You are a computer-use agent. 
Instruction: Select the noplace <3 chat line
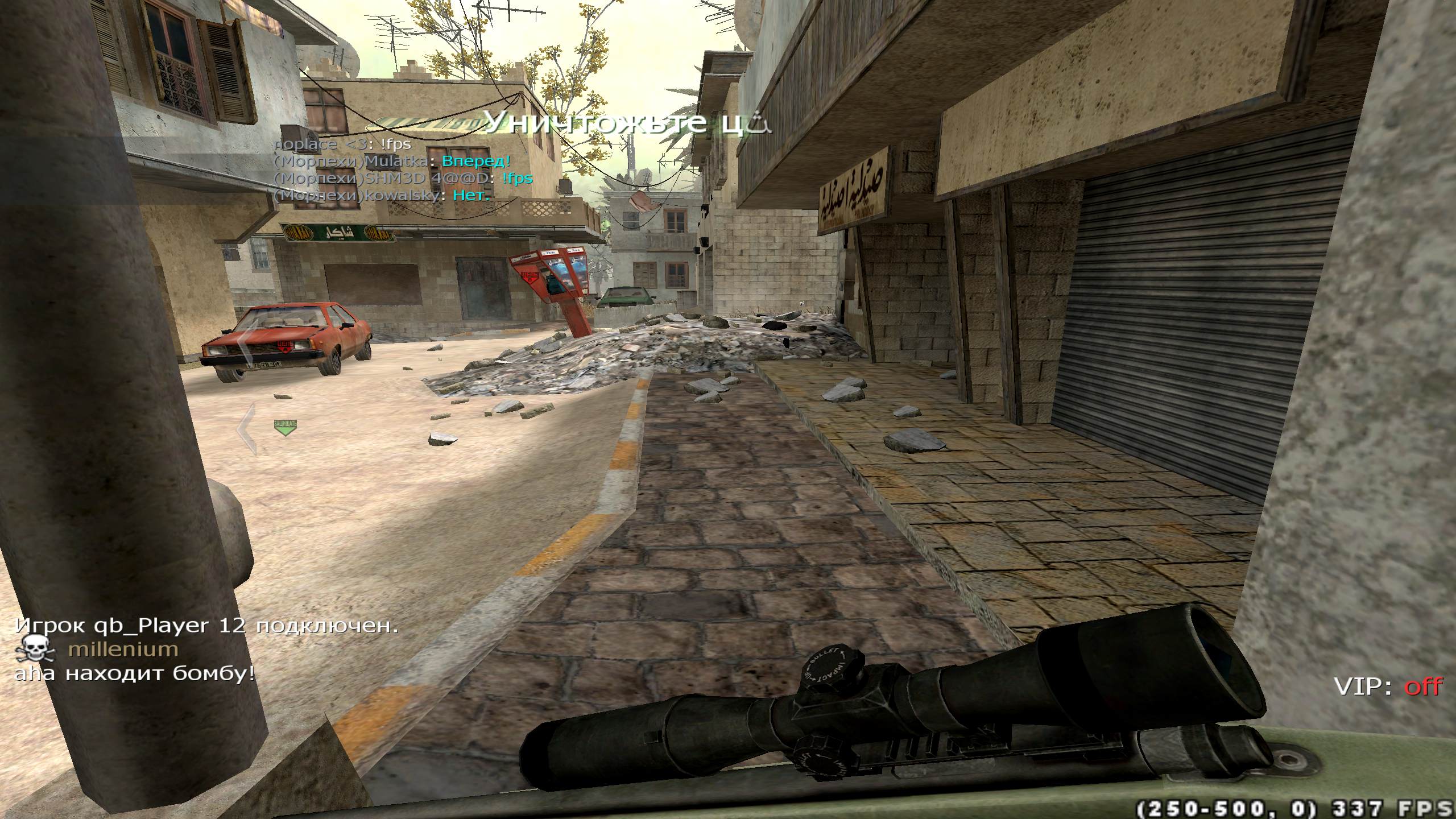pyautogui.click(x=342, y=144)
